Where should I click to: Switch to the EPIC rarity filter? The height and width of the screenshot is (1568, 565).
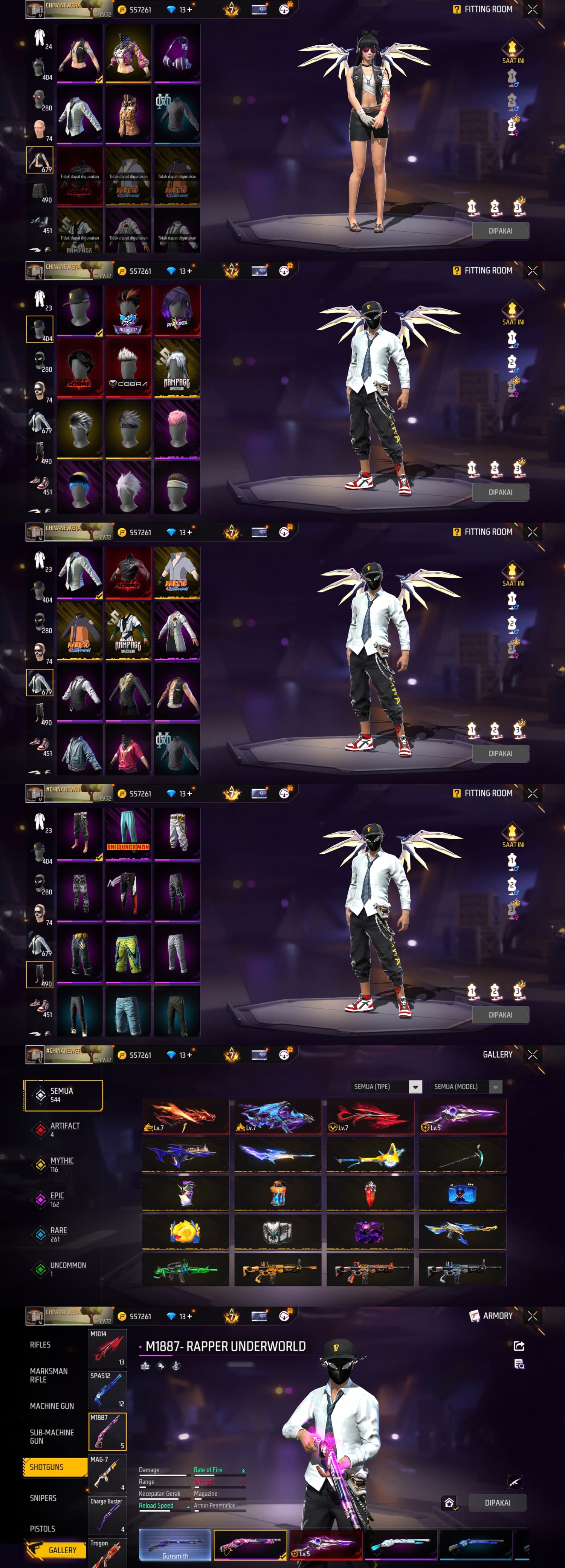(56, 1199)
